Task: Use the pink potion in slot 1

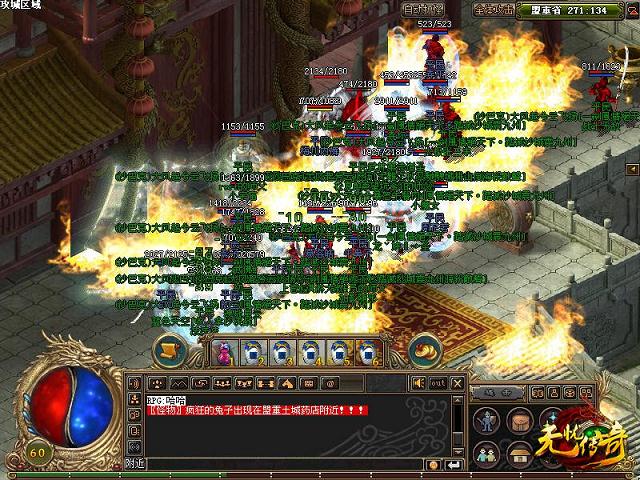Action: pyautogui.click(x=222, y=351)
